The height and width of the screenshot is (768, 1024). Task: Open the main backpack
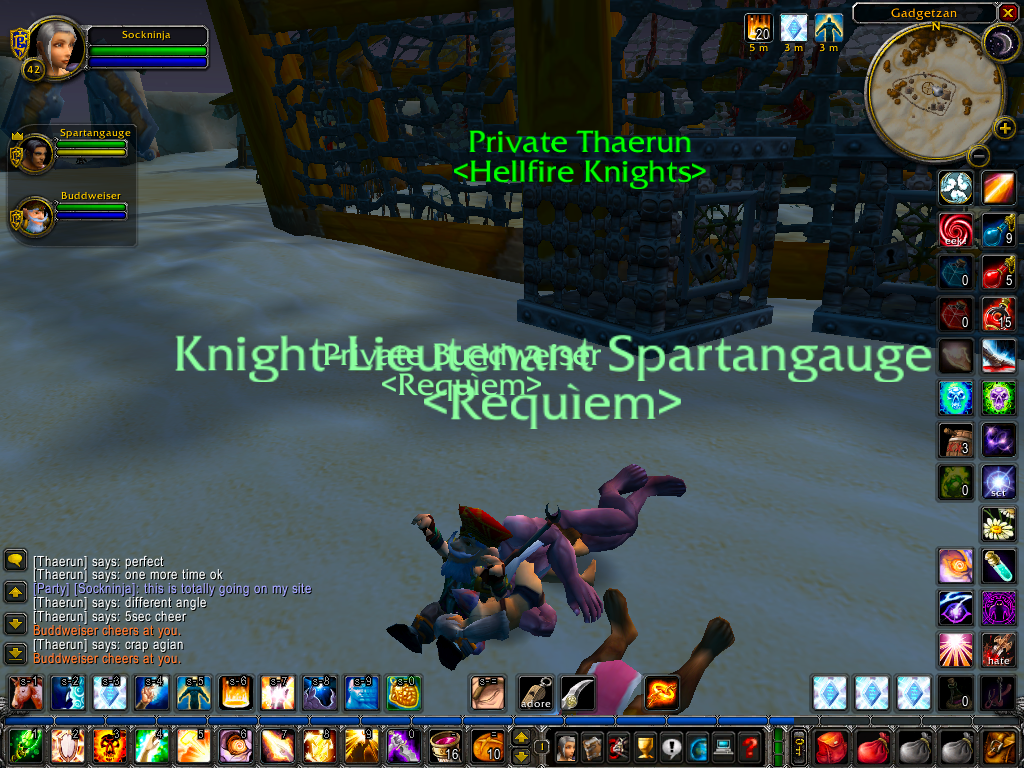pyautogui.click(x=1000, y=746)
